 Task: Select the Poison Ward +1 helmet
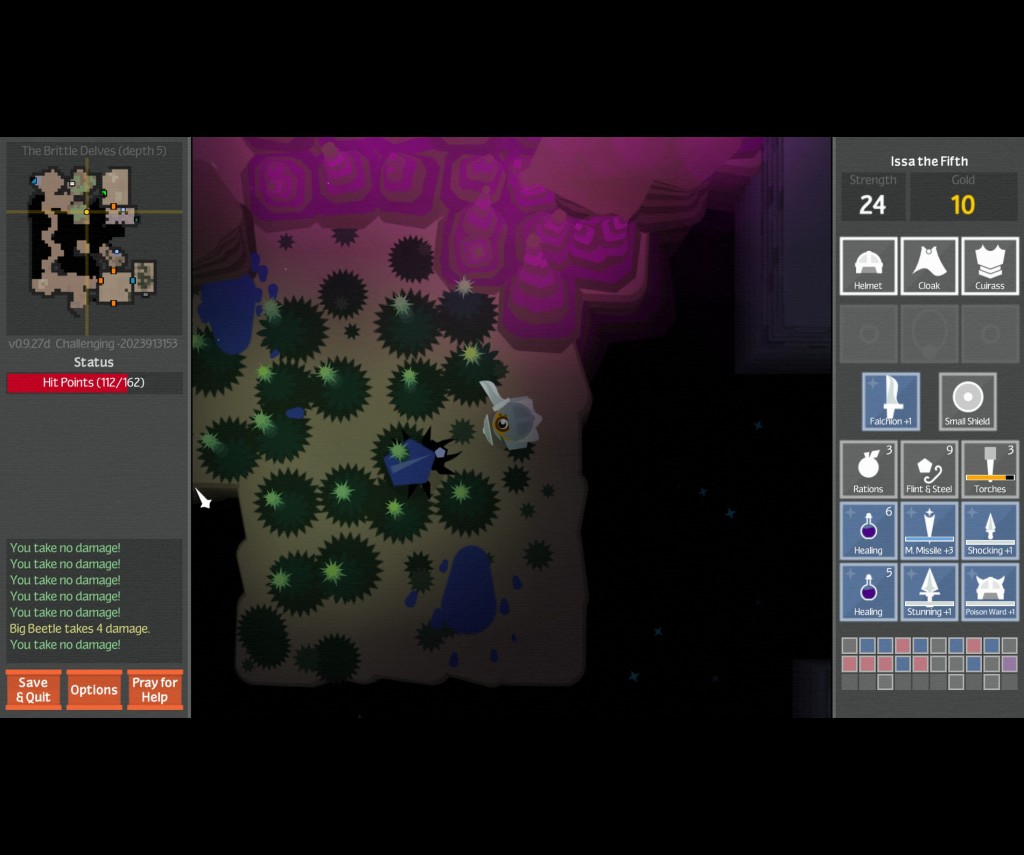(x=990, y=591)
